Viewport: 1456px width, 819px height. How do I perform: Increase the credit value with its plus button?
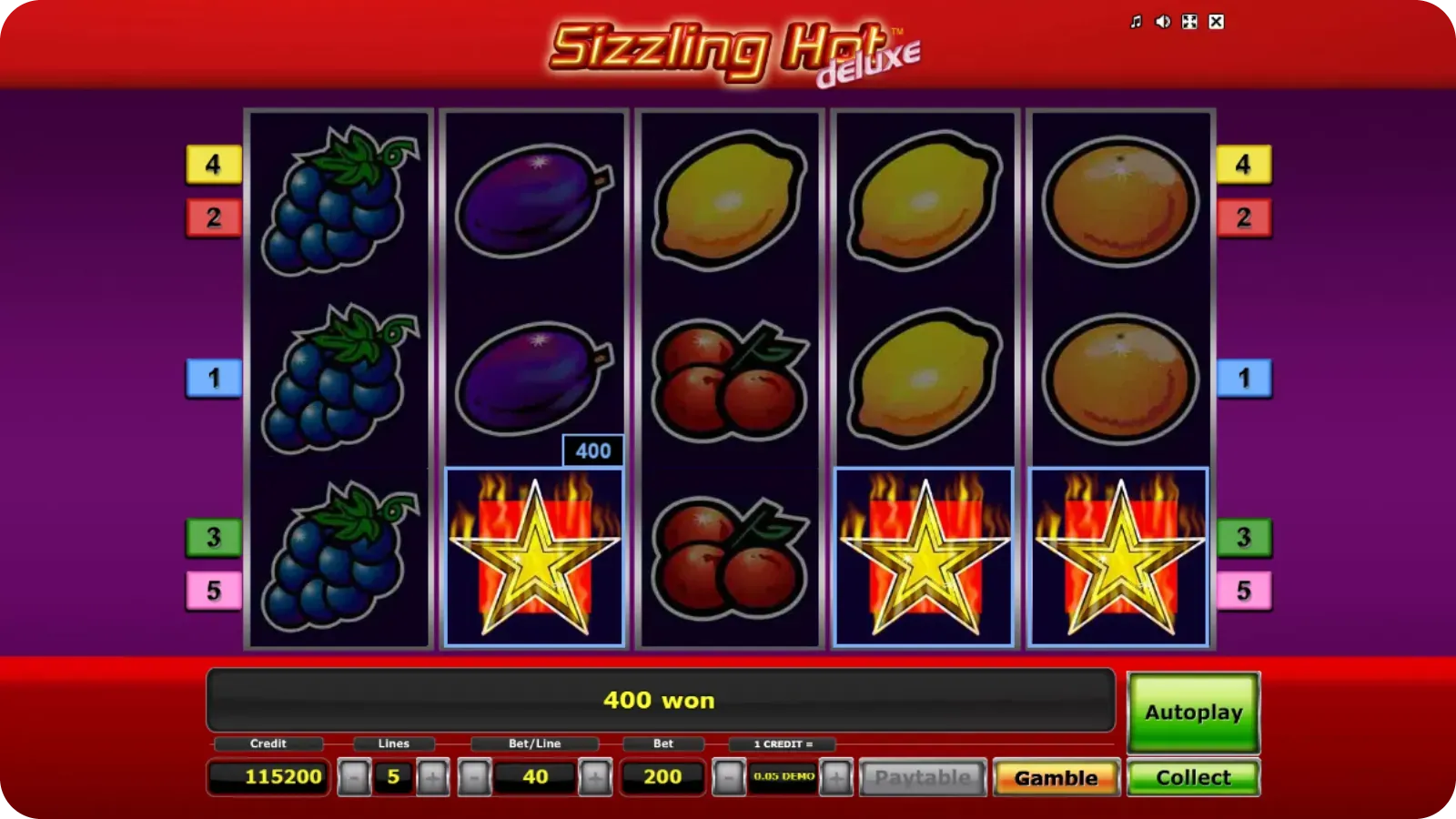(836, 777)
